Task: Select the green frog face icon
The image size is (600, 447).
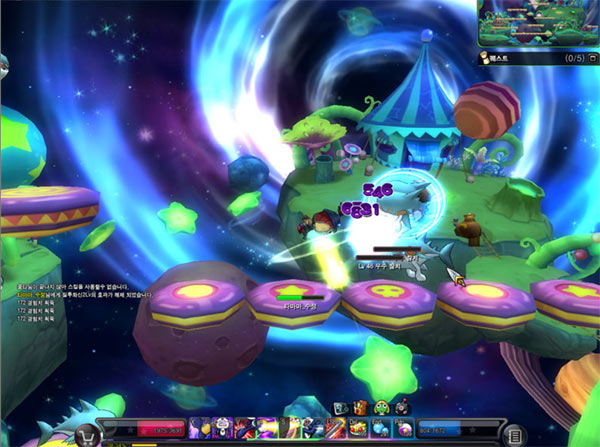Action: pos(380,408)
